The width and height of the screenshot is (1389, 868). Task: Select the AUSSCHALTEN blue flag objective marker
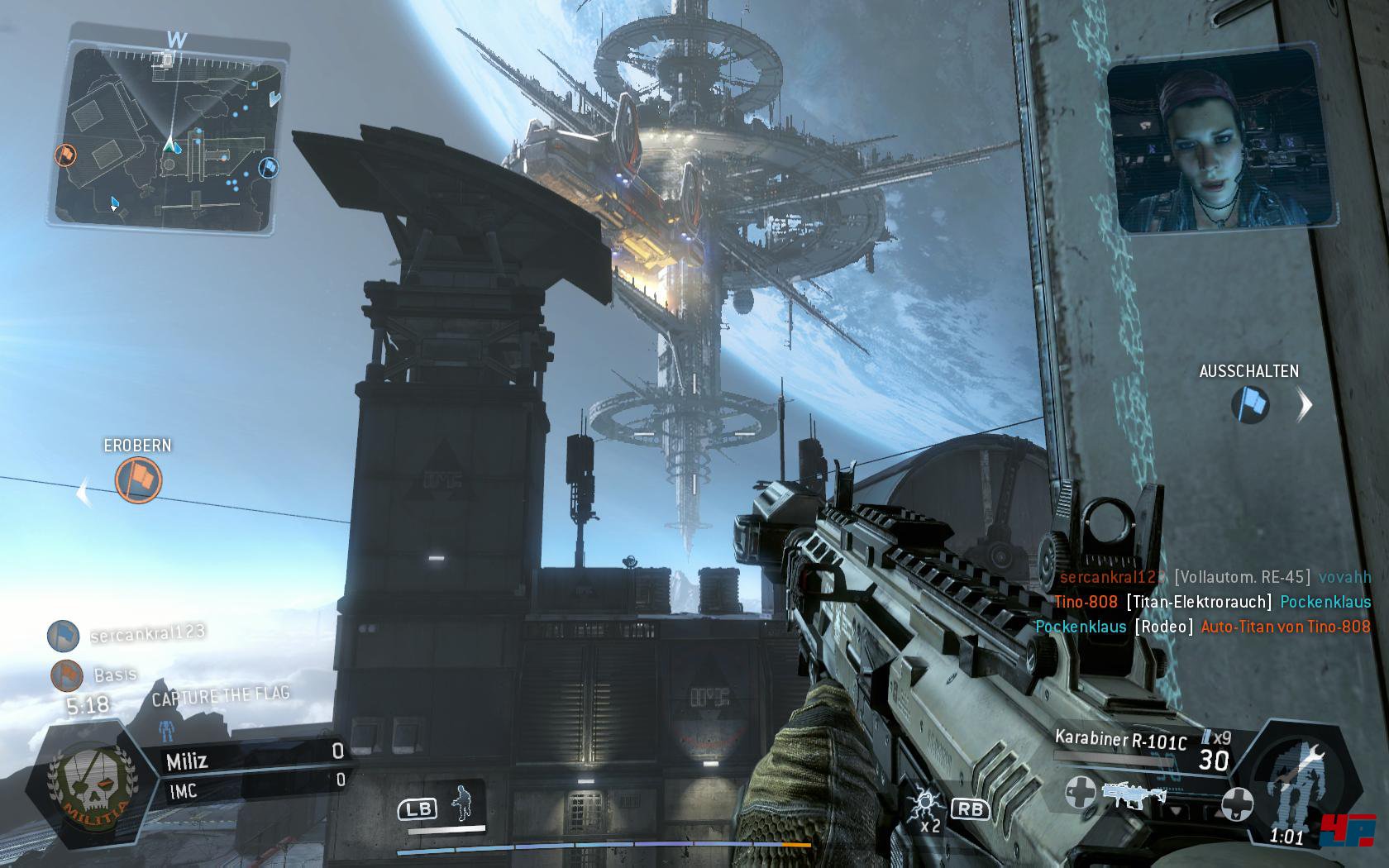click(1249, 405)
